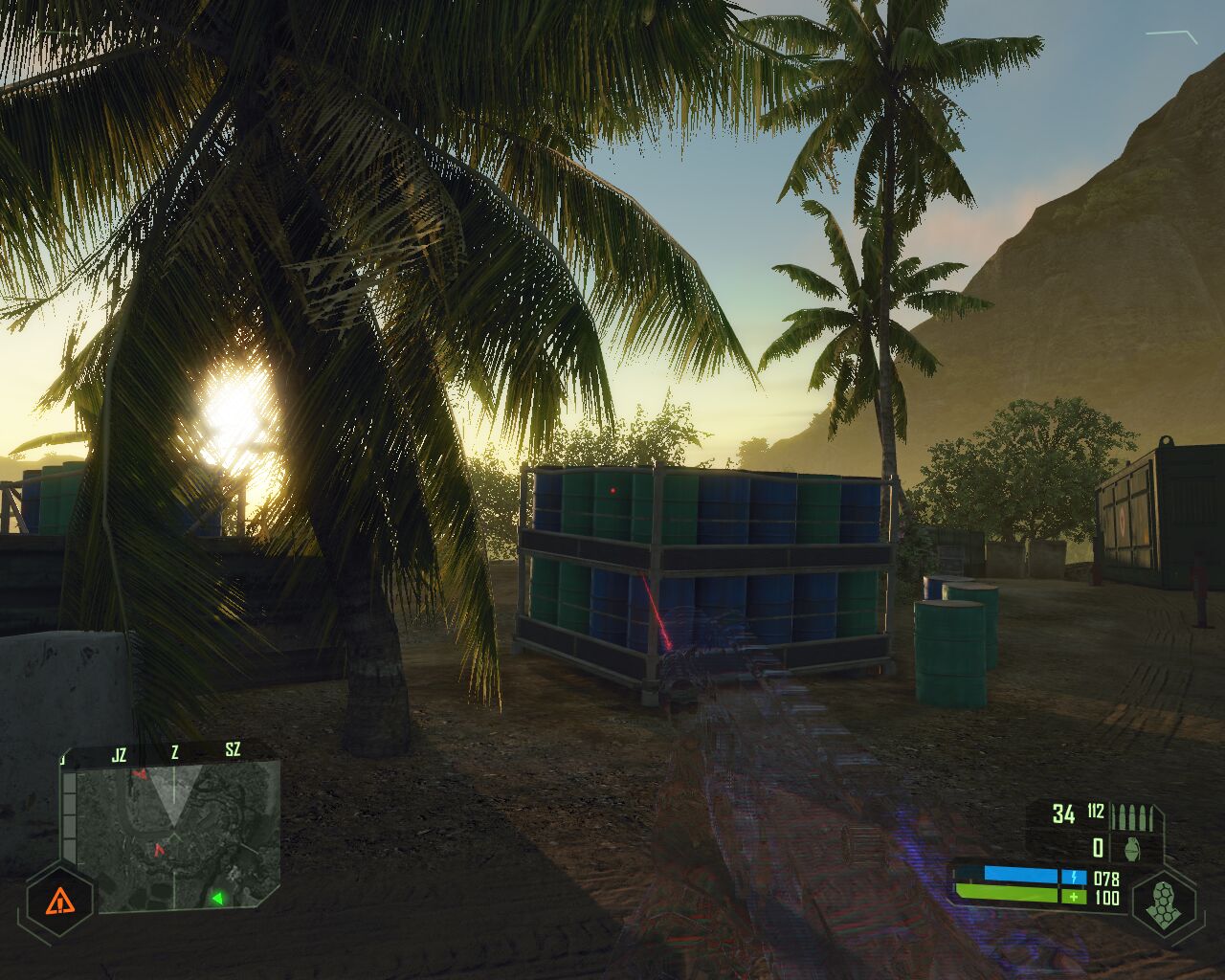Image resolution: width=1225 pixels, height=980 pixels.
Task: Click the green arrow marker on minimap
Action: [x=217, y=898]
